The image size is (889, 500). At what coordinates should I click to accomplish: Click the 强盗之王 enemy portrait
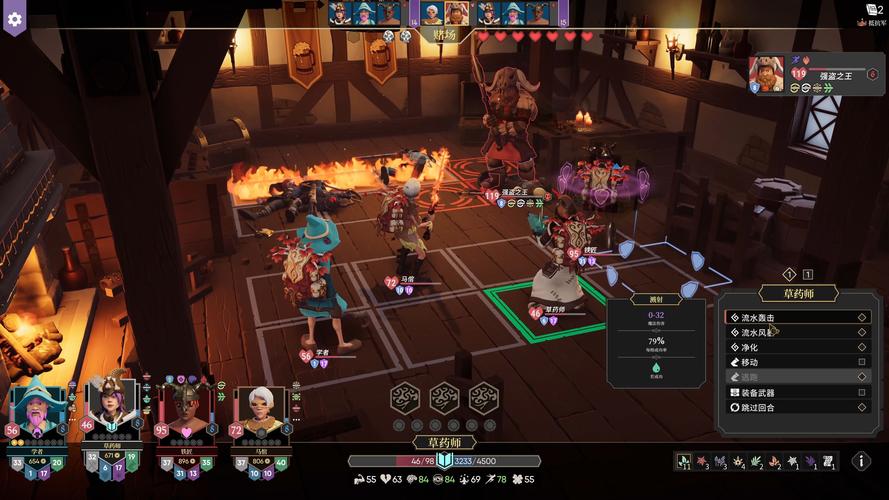[x=767, y=71]
